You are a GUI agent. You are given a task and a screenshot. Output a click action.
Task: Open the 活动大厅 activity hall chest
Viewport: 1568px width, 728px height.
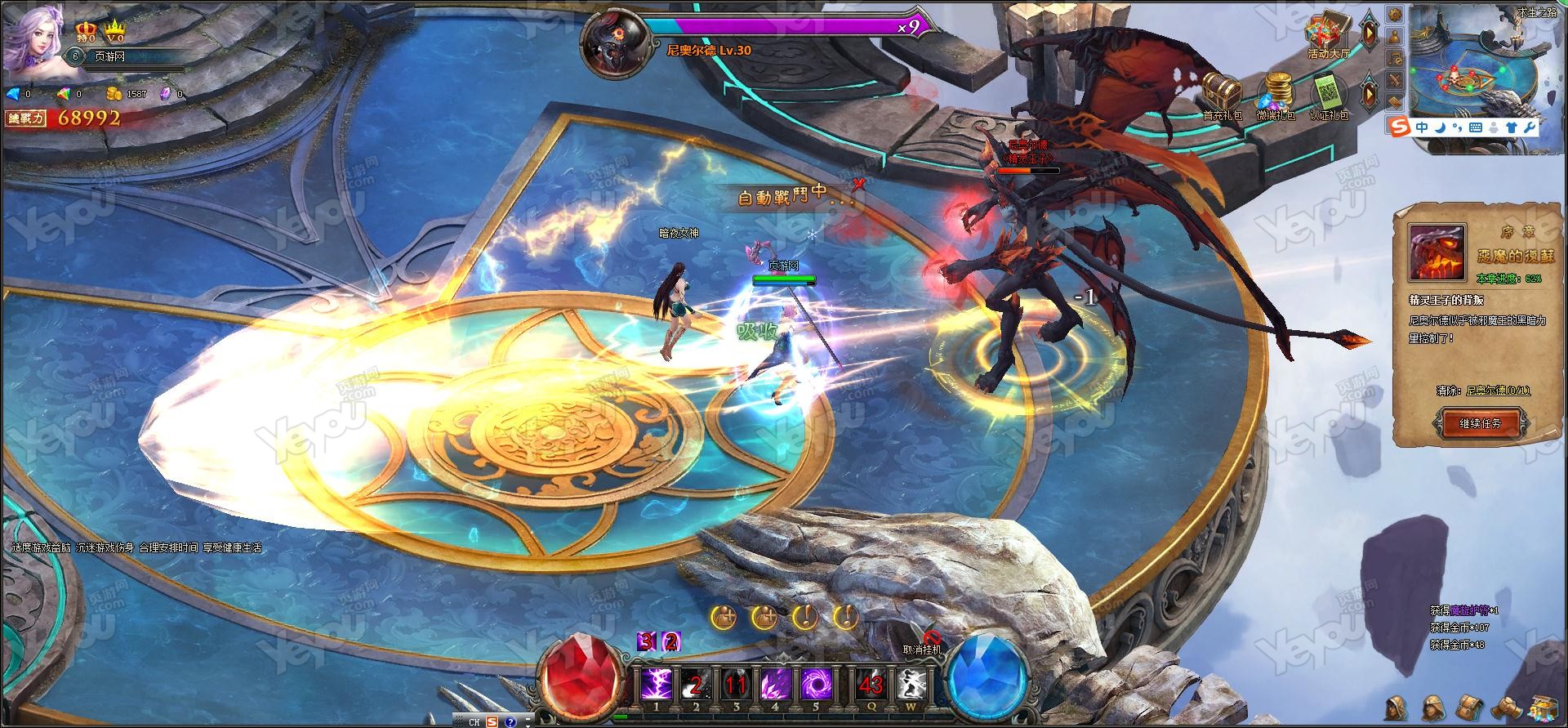(x=1328, y=34)
